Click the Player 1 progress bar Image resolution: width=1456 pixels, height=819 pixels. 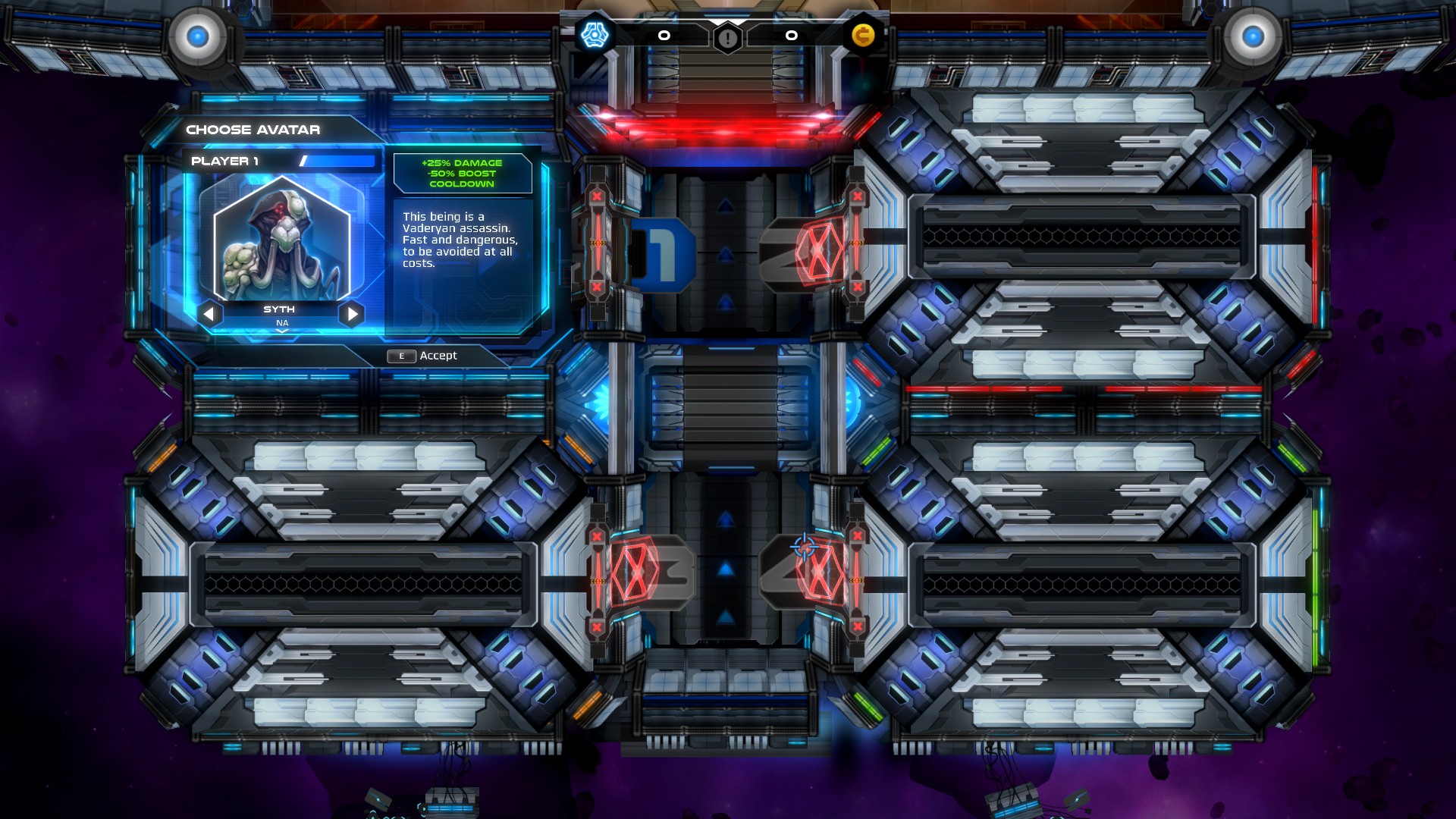pos(337,160)
